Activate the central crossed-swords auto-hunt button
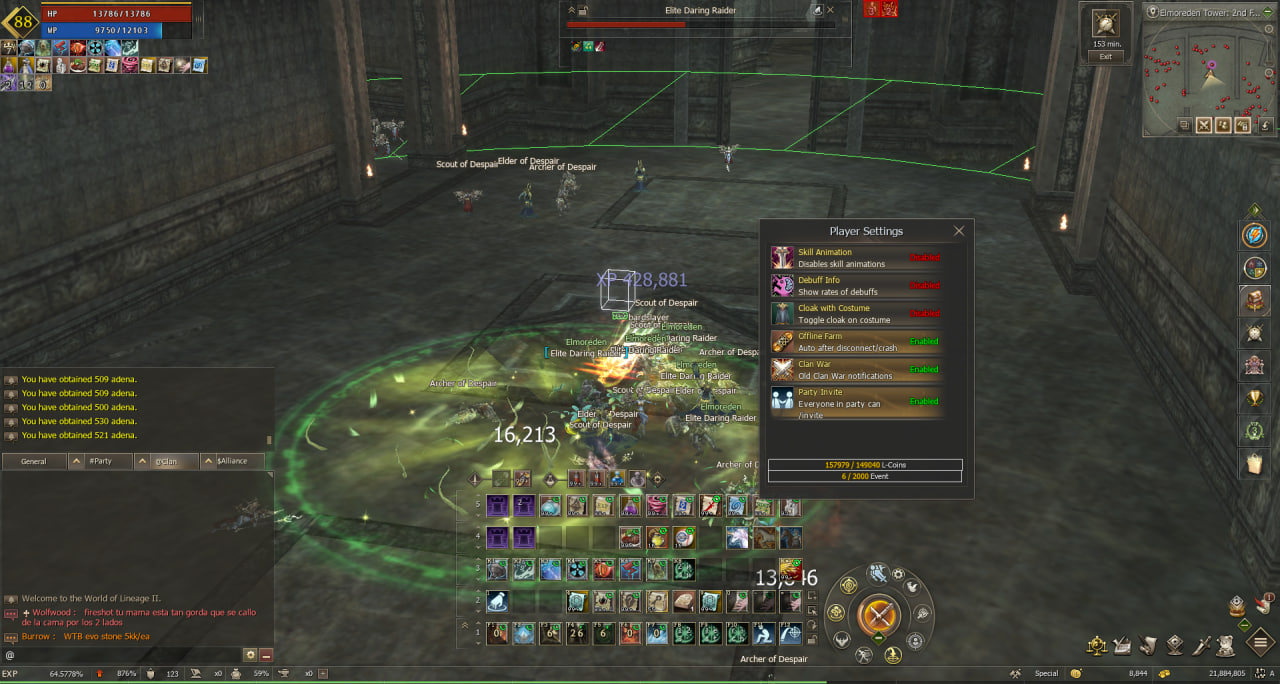The height and width of the screenshot is (684, 1280). click(x=880, y=612)
